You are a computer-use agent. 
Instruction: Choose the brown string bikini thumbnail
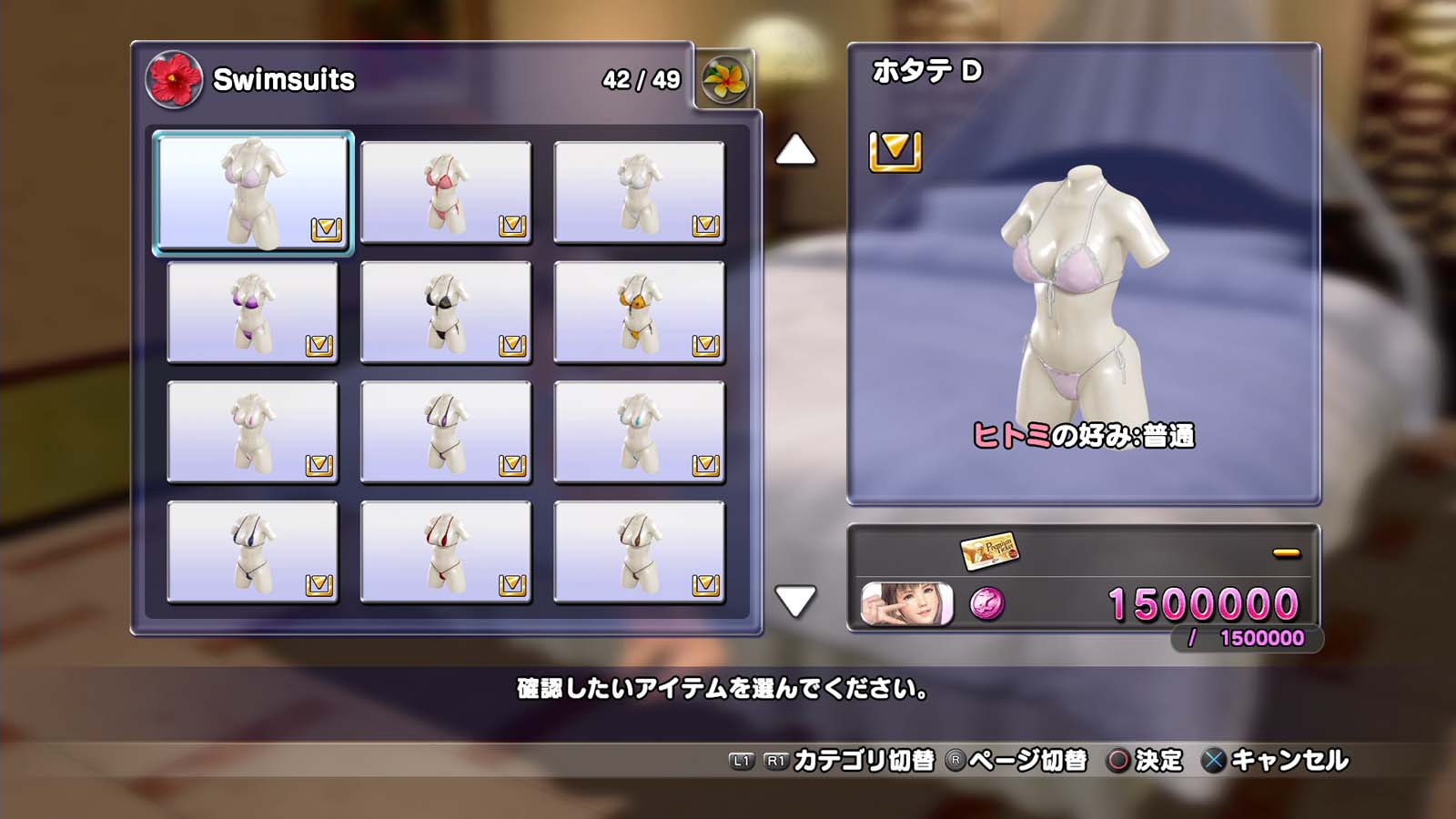click(x=639, y=551)
